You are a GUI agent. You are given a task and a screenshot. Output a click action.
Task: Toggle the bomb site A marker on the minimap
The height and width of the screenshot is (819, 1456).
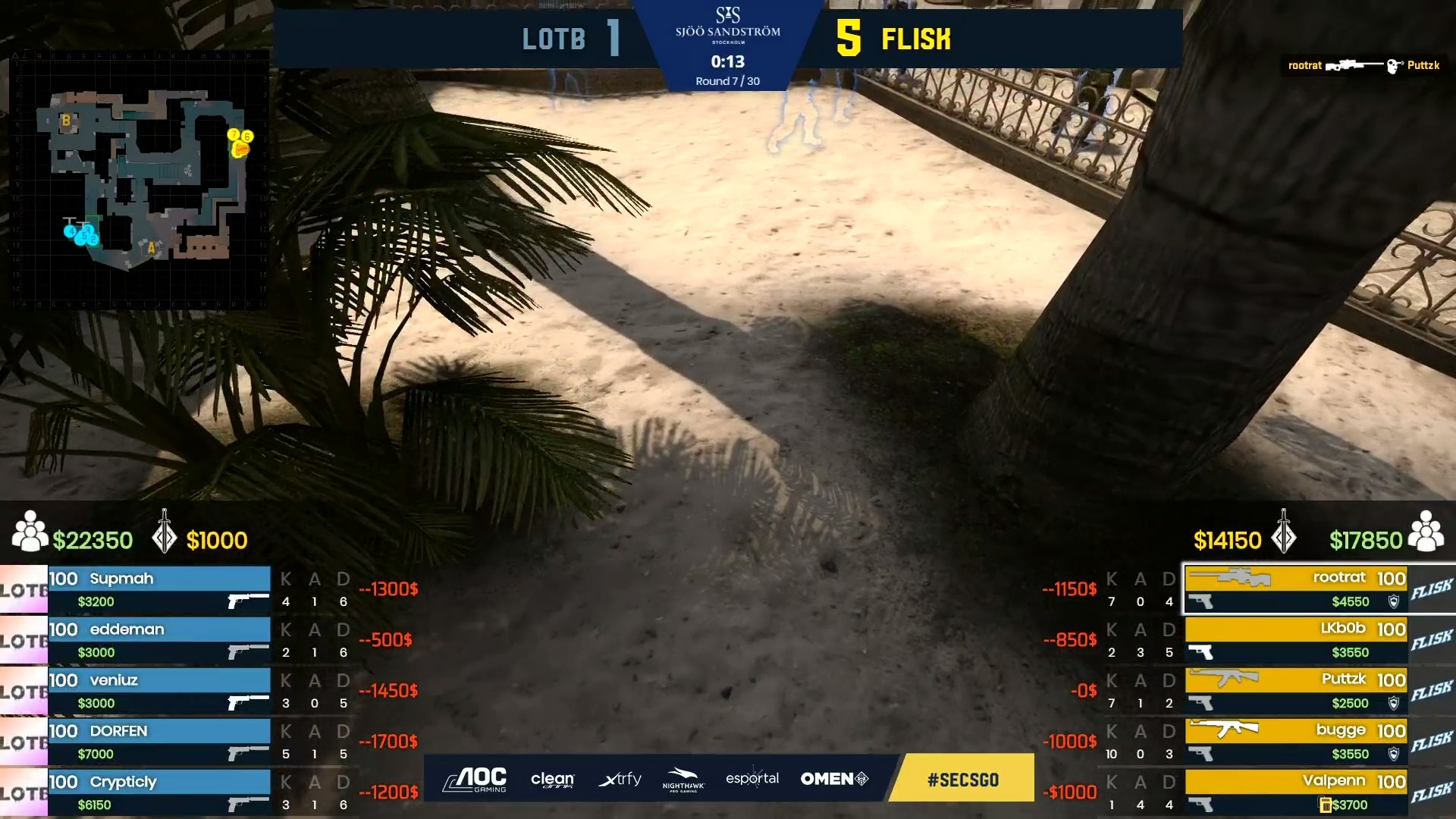(x=152, y=248)
